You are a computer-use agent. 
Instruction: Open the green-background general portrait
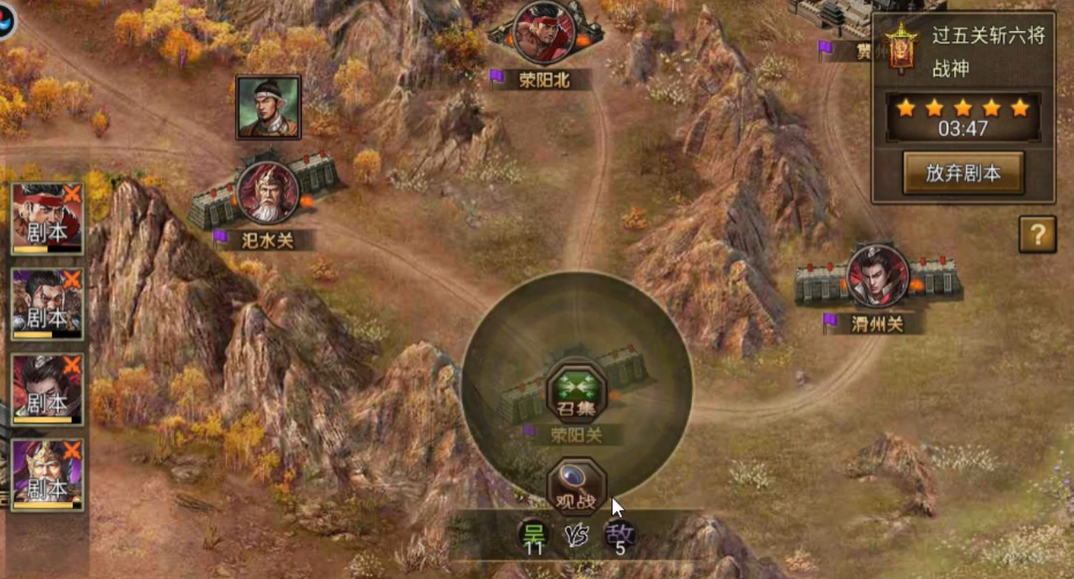point(268,107)
